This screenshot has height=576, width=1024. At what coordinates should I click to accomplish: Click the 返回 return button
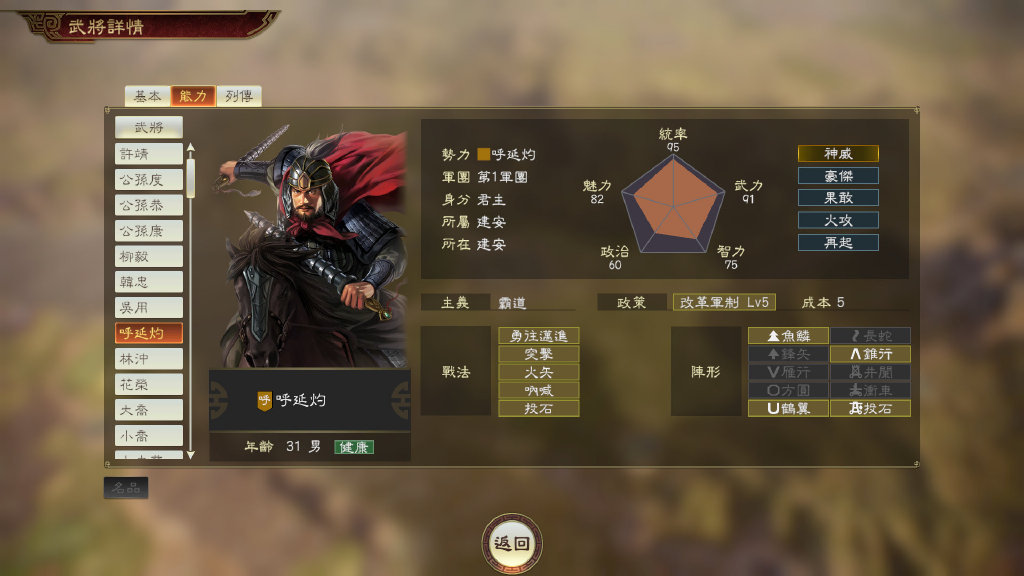[x=512, y=543]
